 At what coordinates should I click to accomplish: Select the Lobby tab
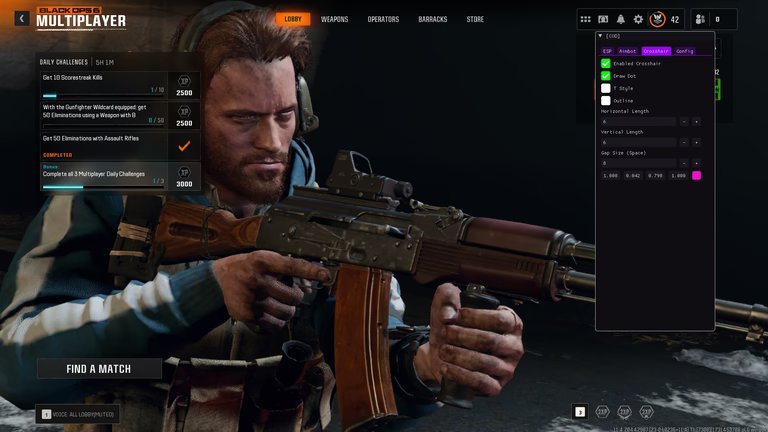tap(293, 19)
